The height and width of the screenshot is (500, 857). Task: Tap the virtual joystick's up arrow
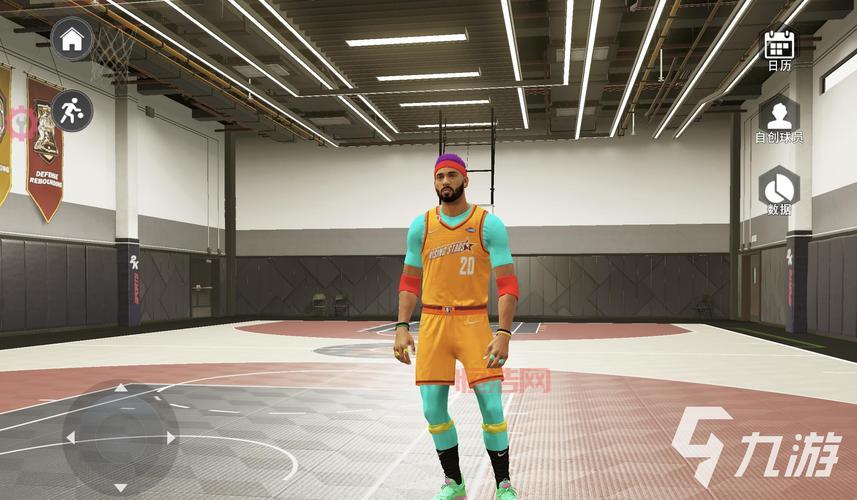coord(121,388)
